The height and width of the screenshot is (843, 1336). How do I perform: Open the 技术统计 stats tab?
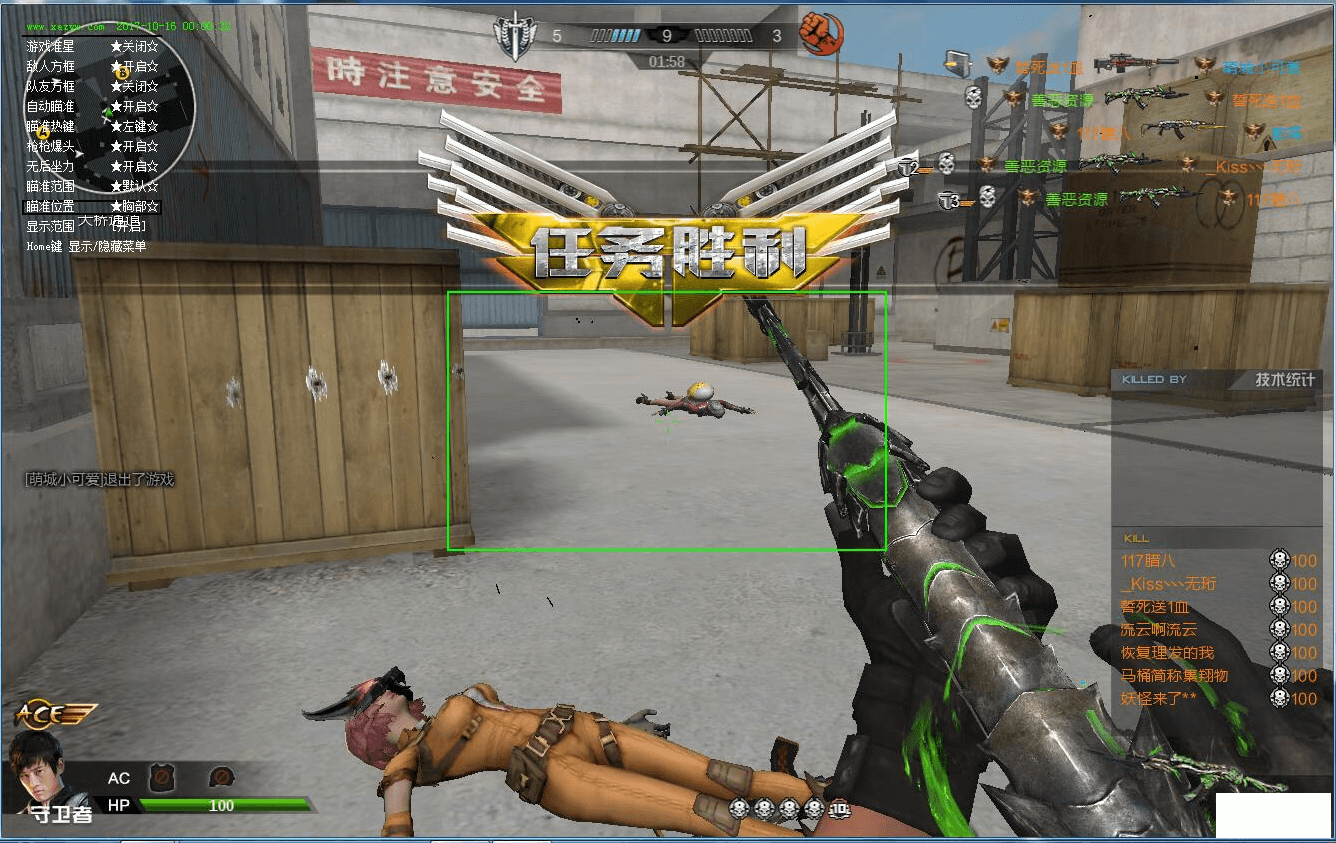click(x=1287, y=379)
